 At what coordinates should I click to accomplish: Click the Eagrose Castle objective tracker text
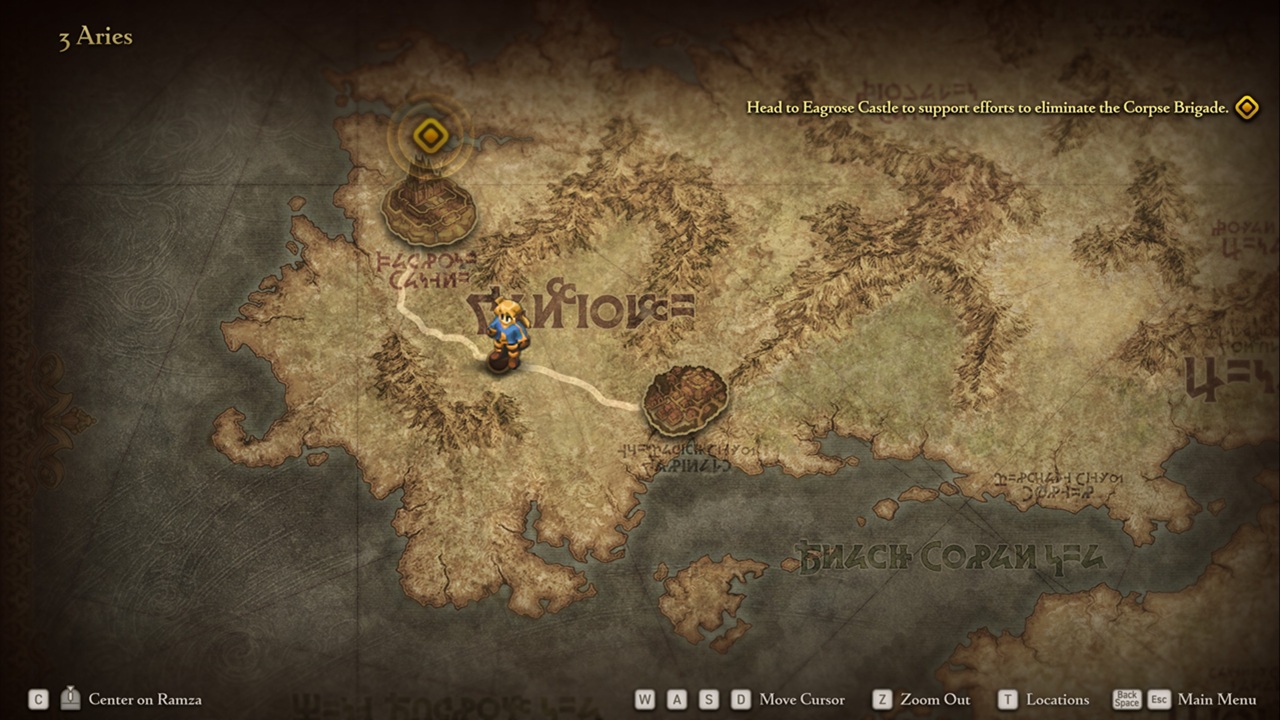point(987,108)
